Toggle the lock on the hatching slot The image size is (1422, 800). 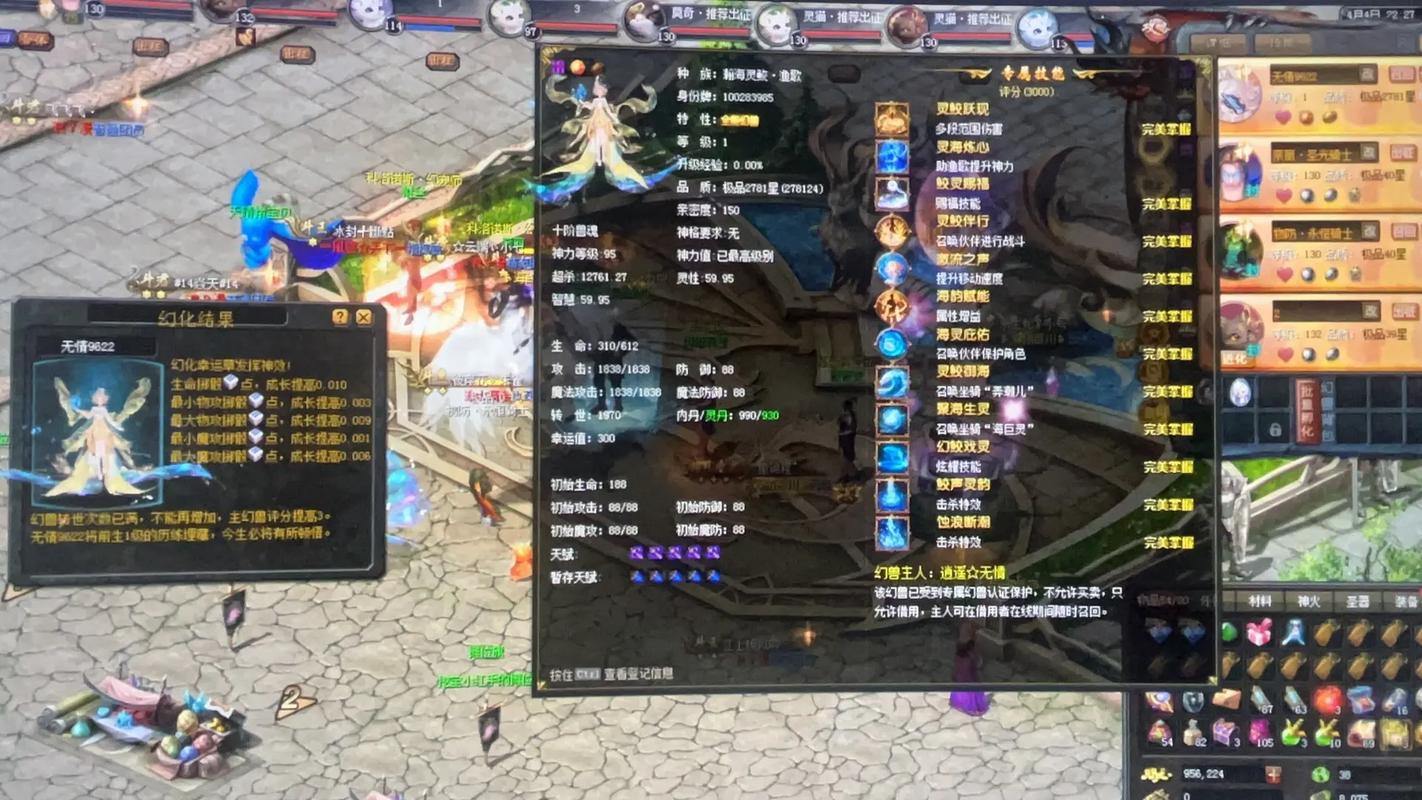[1274, 429]
